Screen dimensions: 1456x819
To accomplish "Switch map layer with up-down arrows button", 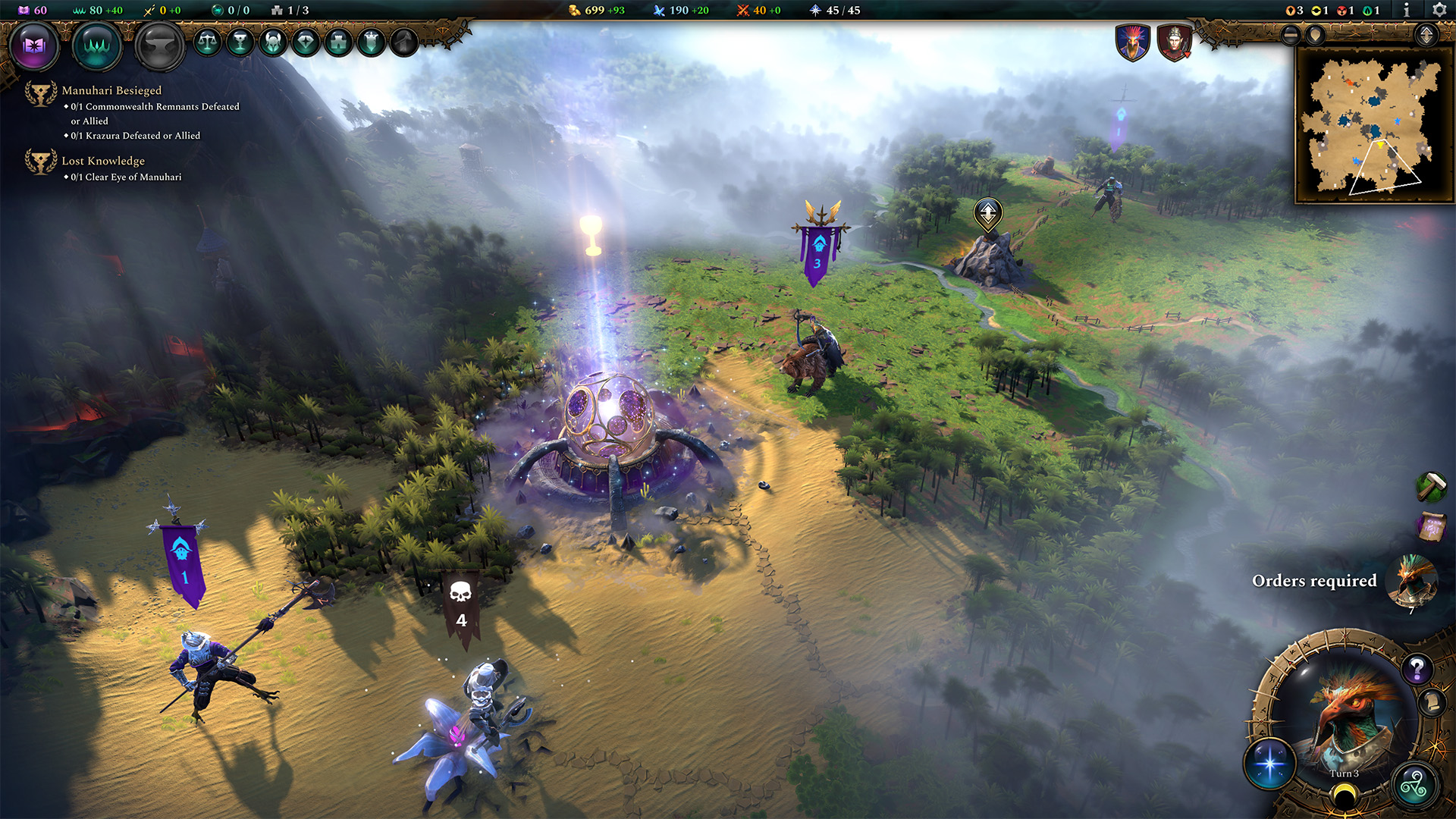I will pyautogui.click(x=1426, y=35).
